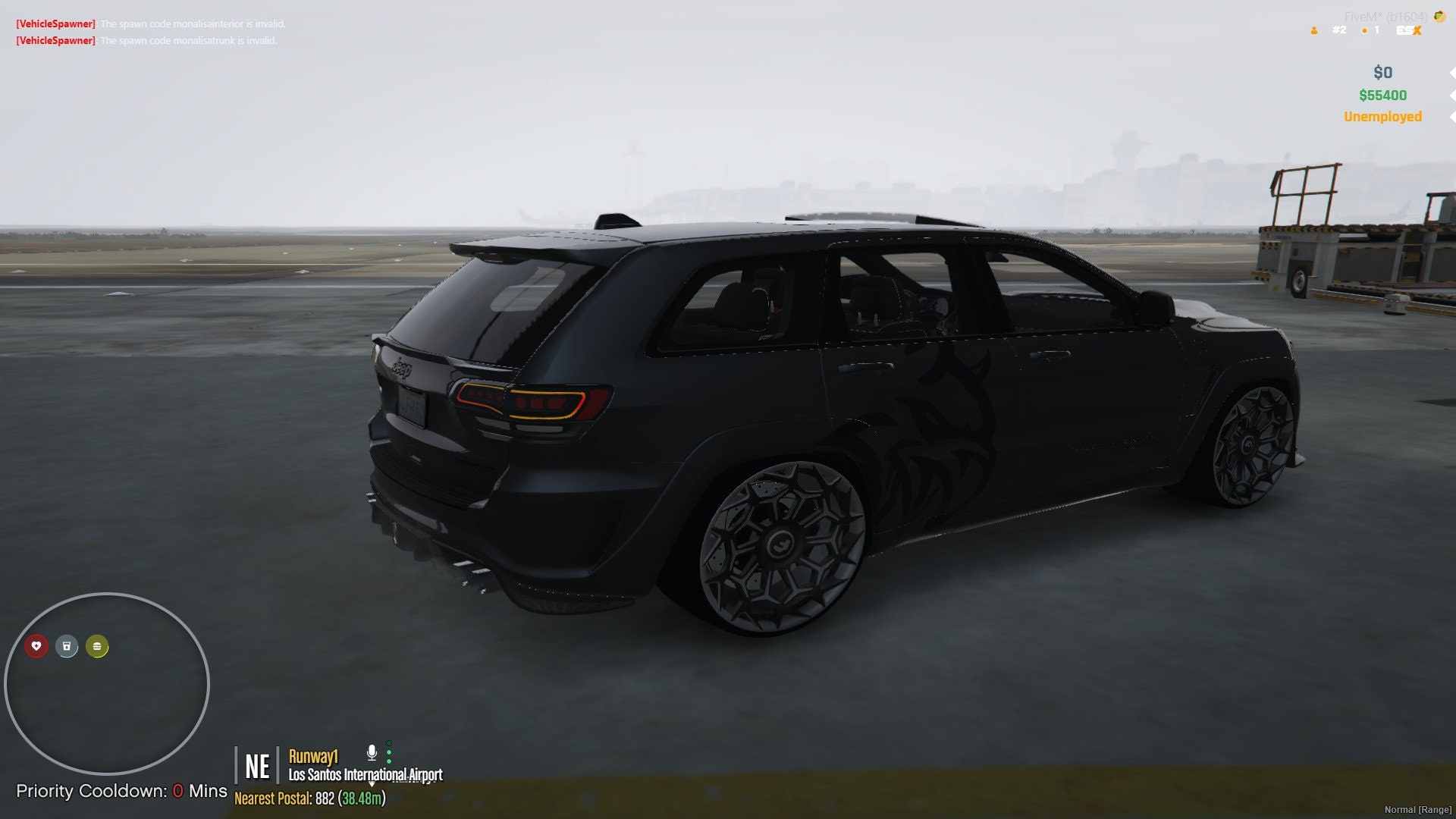The image size is (1456, 819).
Task: Click the orange connection status dot near #2
Action: pyautogui.click(x=1363, y=31)
